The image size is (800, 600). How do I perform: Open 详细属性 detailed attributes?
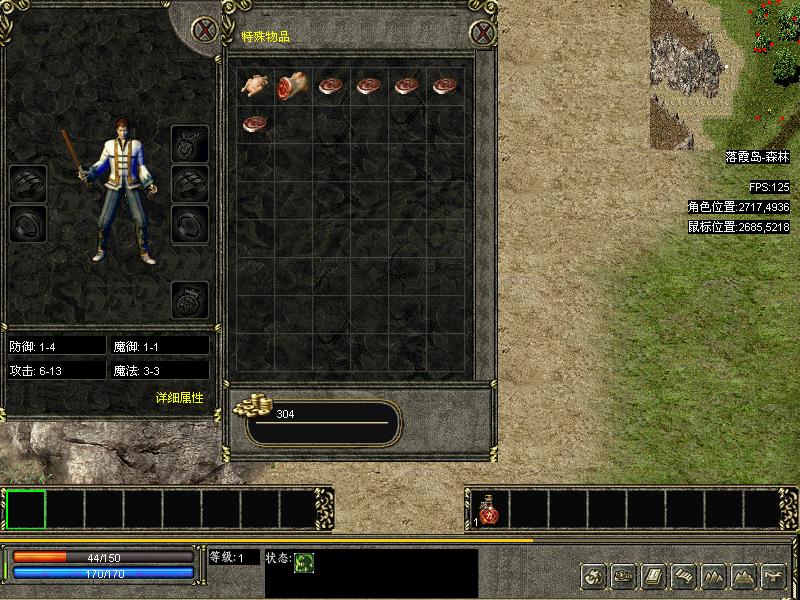point(179,397)
